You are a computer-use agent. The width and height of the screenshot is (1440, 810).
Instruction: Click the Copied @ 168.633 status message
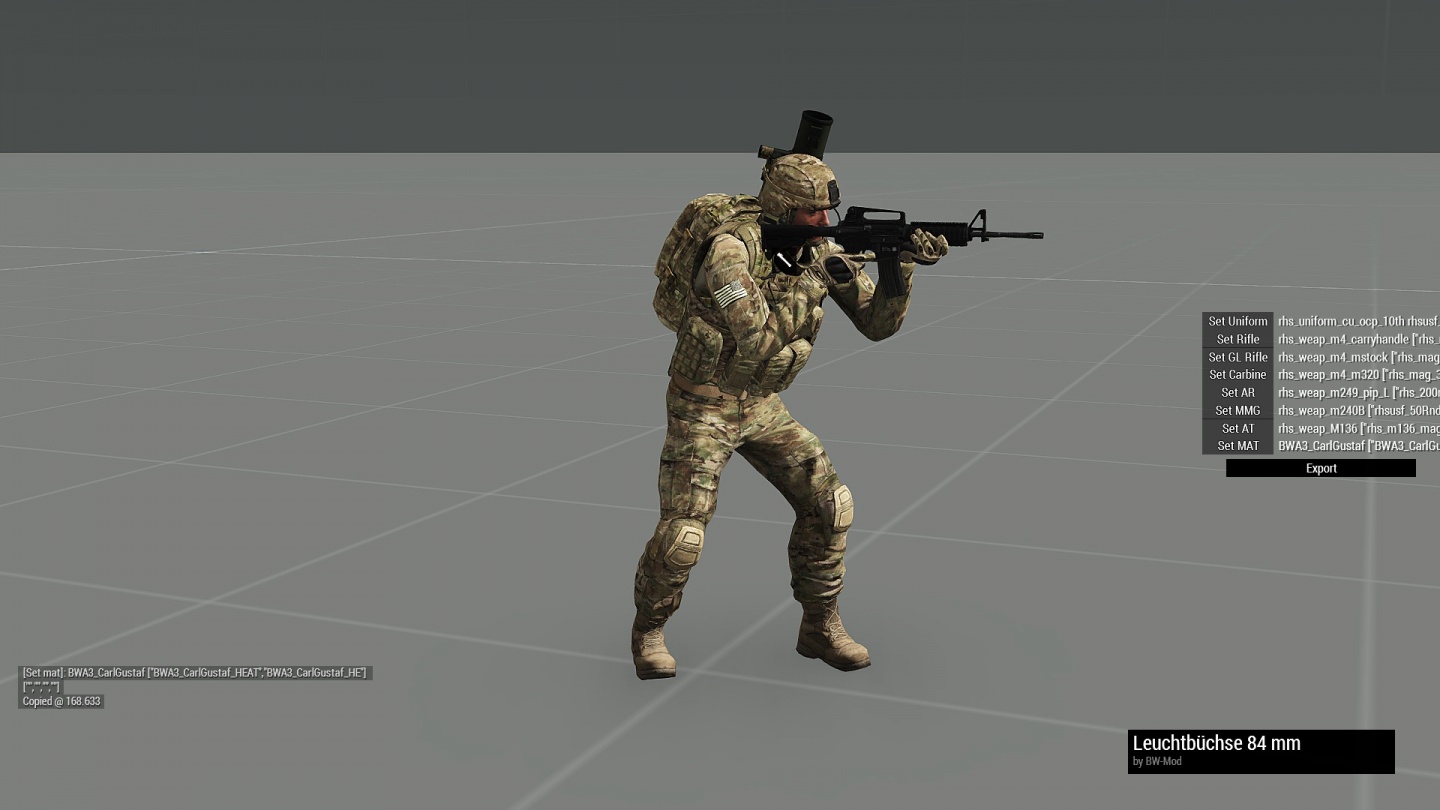tap(62, 701)
